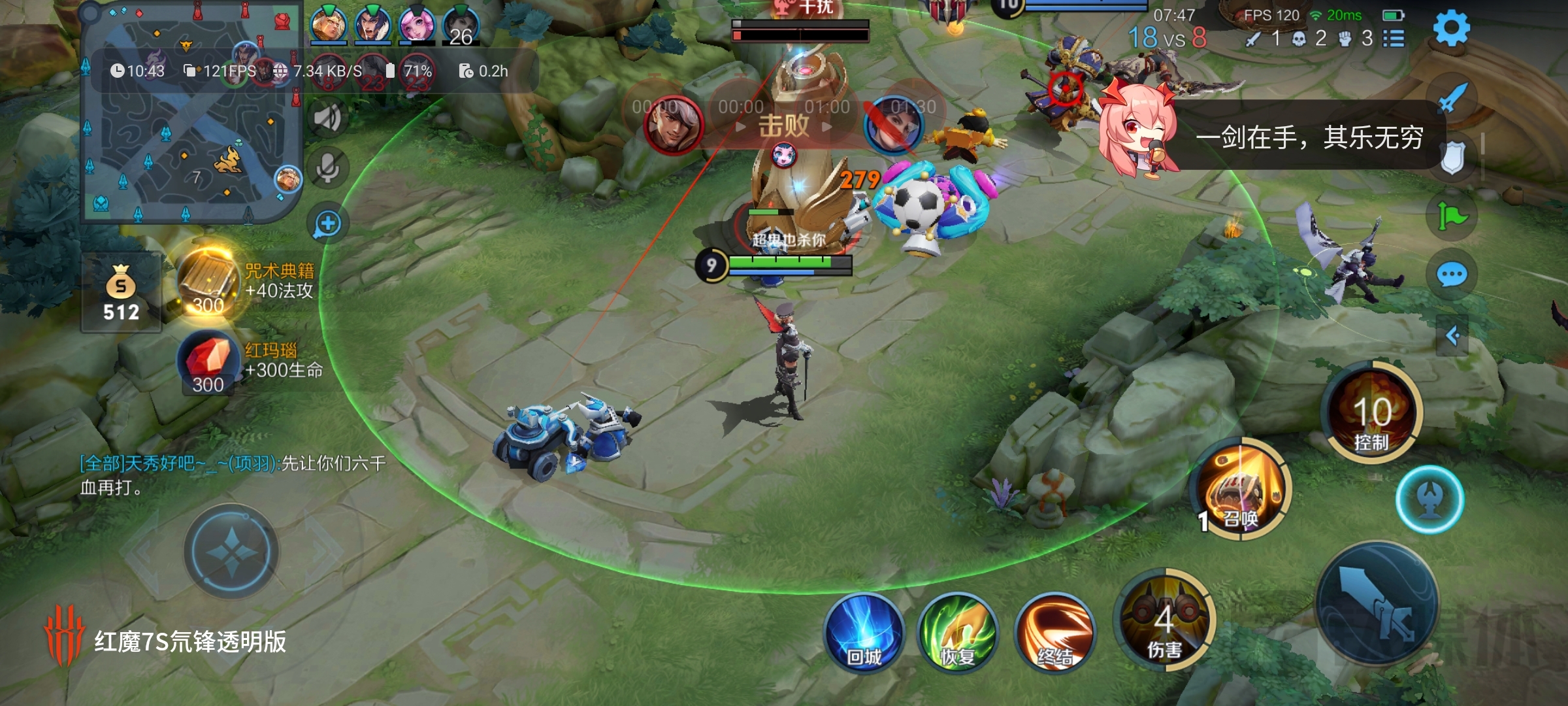The height and width of the screenshot is (706, 1568).
Task: Use the 召唤 summon skill
Action: click(1240, 489)
